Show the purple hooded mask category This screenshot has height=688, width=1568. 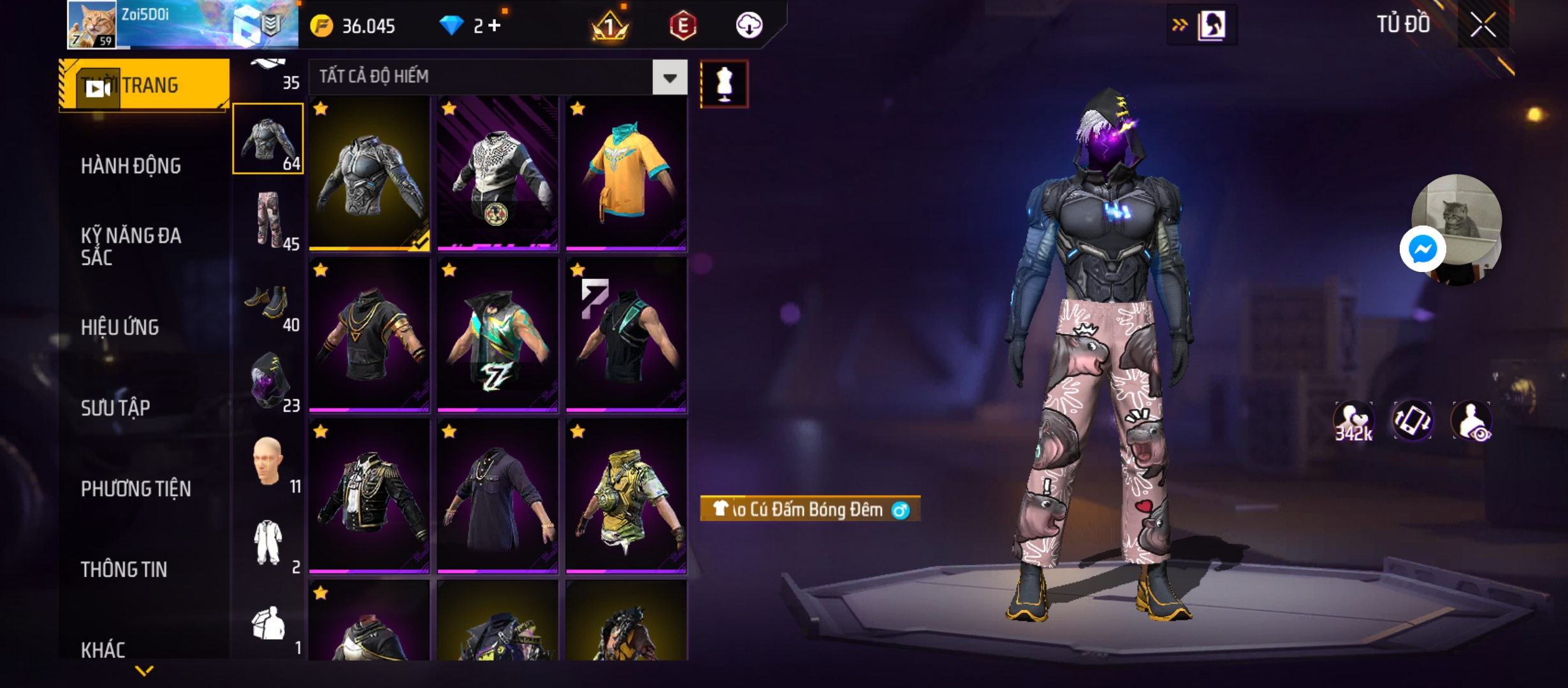pyautogui.click(x=268, y=381)
